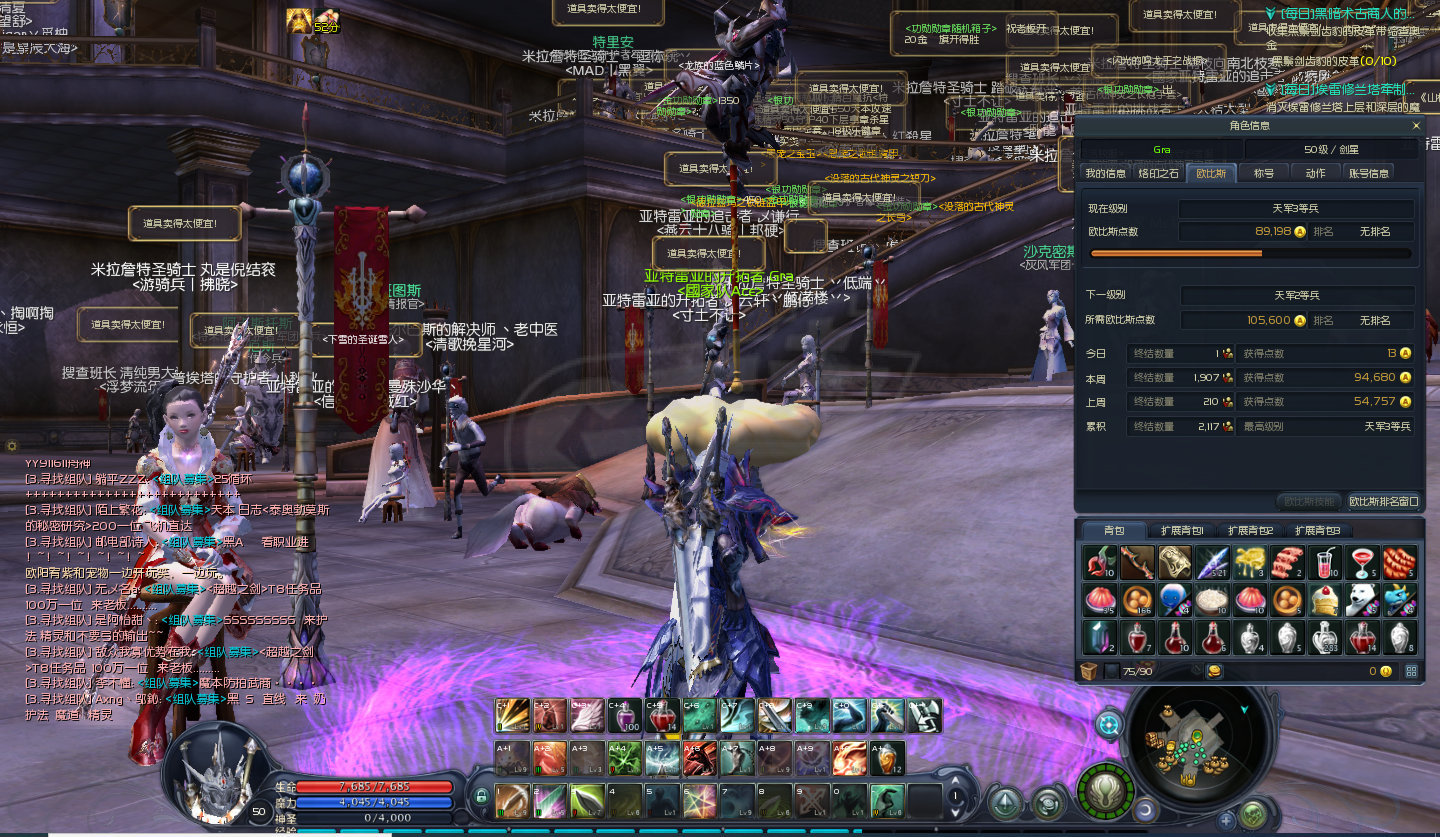This screenshot has width=1440, height=837.
Task: Switch to the 我的信息 tab
Action: click(1106, 173)
